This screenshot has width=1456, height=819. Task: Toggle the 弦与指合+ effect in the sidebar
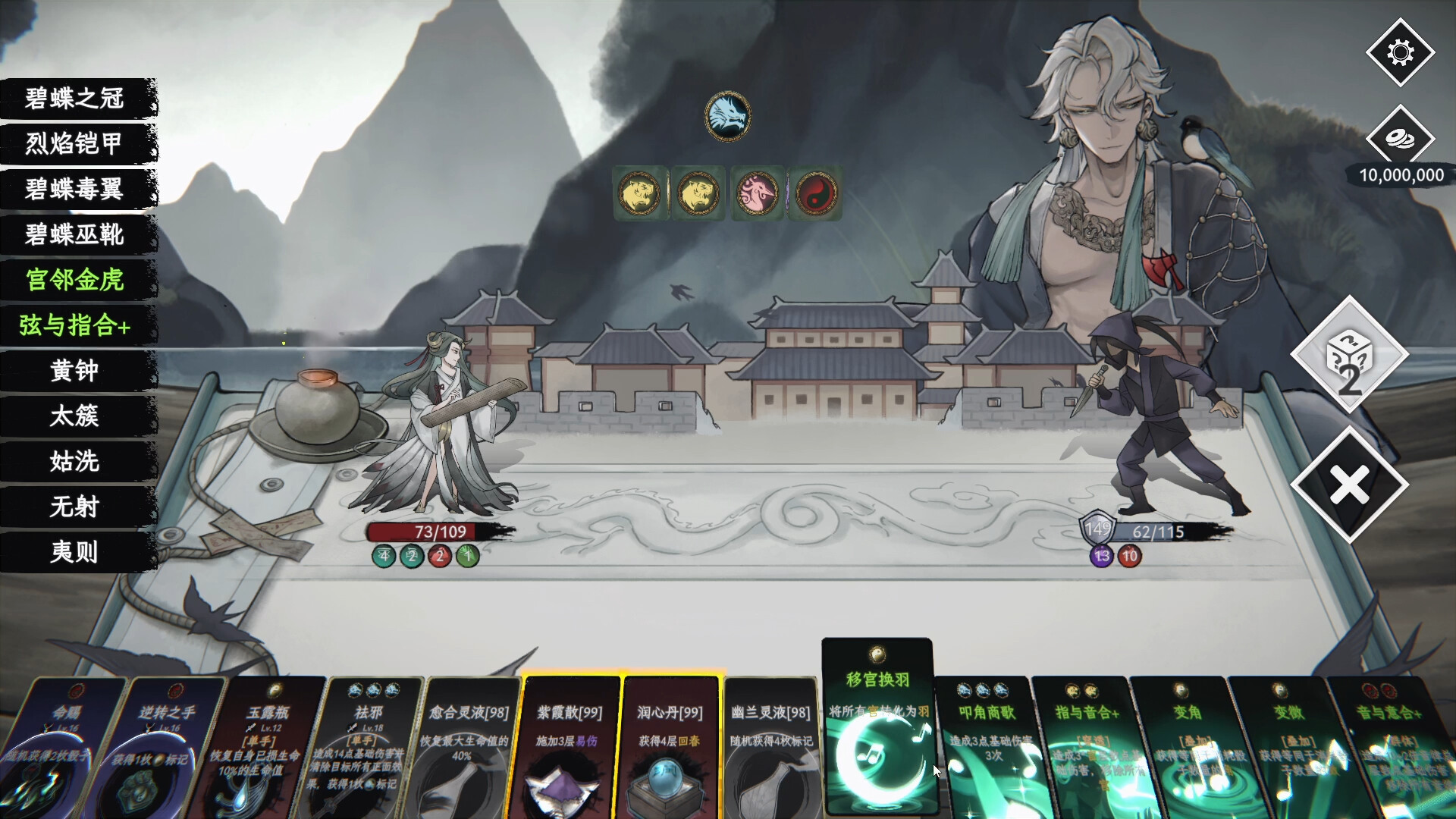point(73,326)
